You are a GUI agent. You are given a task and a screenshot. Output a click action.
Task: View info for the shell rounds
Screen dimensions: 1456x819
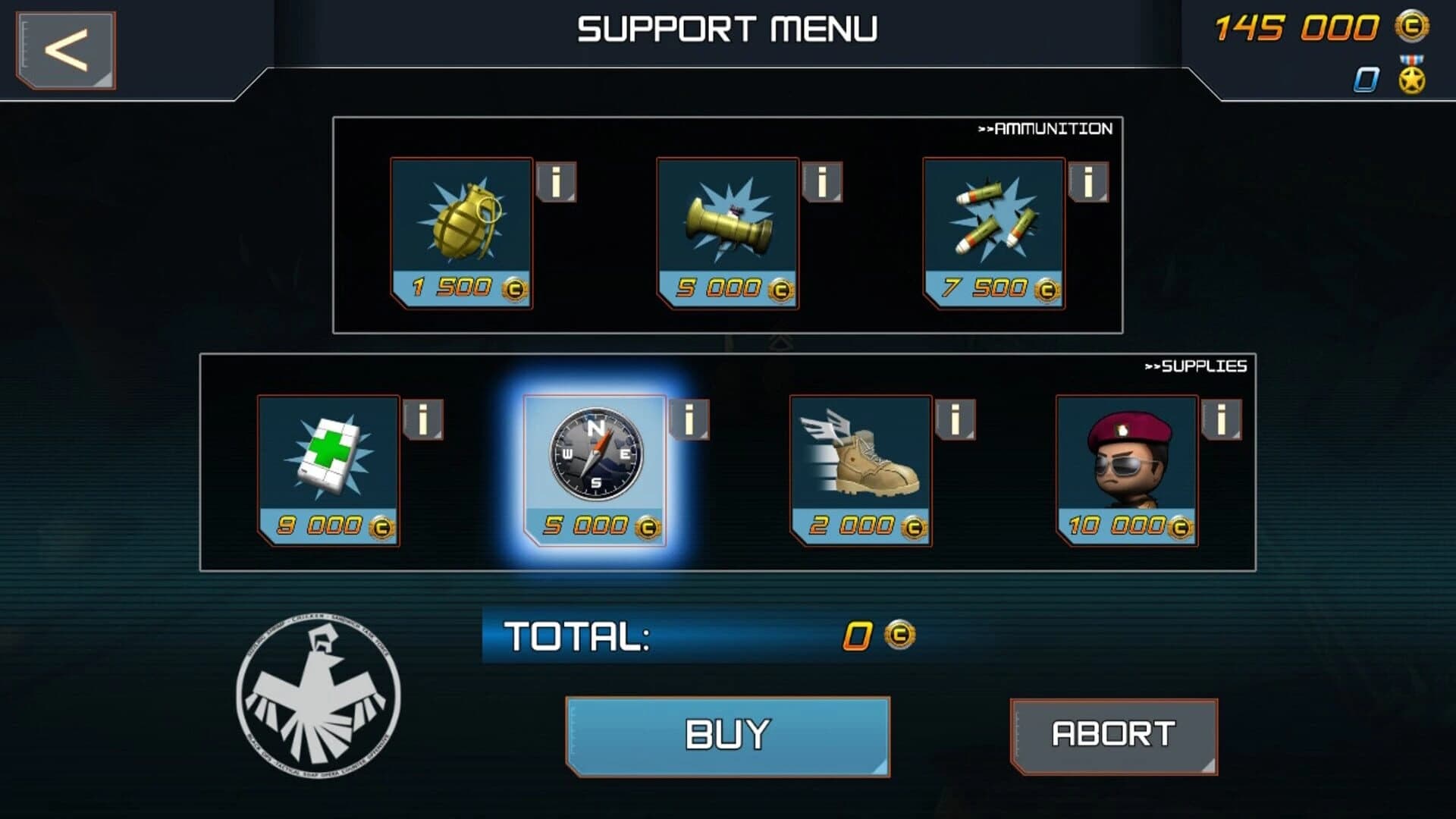coord(1090,182)
